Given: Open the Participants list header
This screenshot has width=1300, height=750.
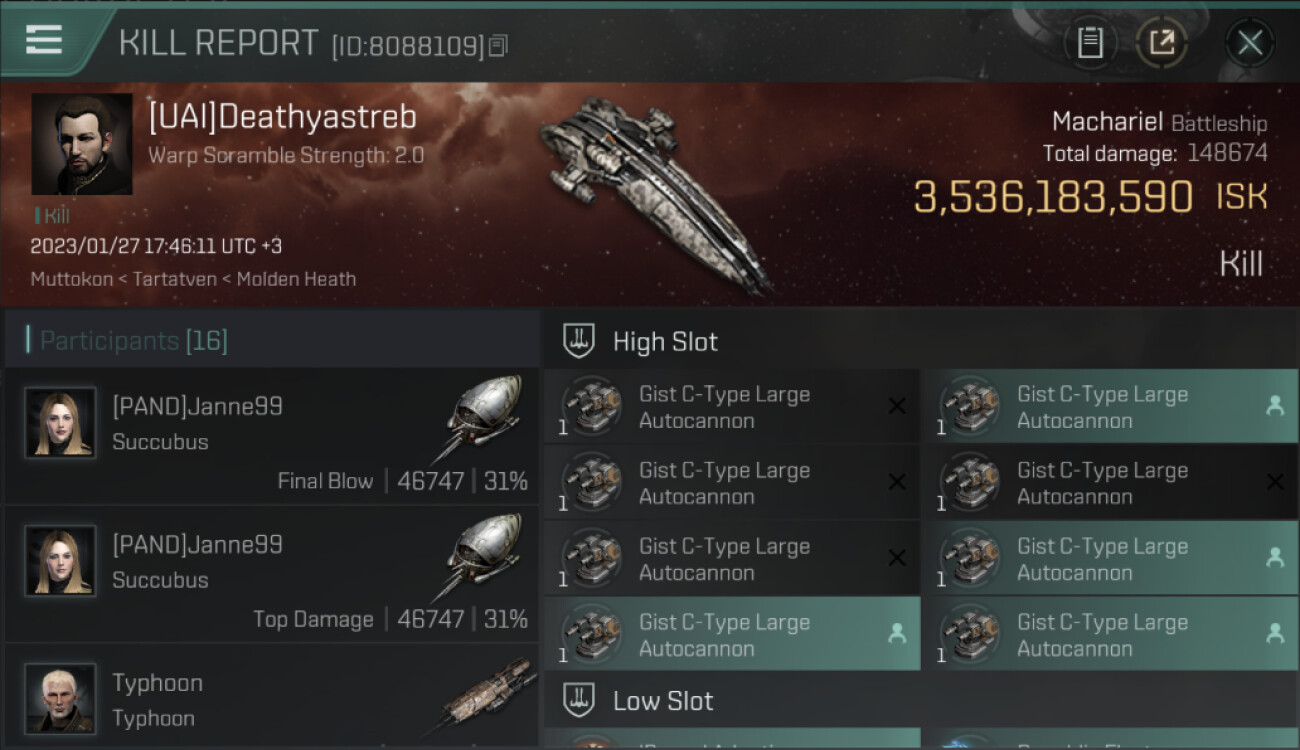Looking at the screenshot, I should point(134,341).
